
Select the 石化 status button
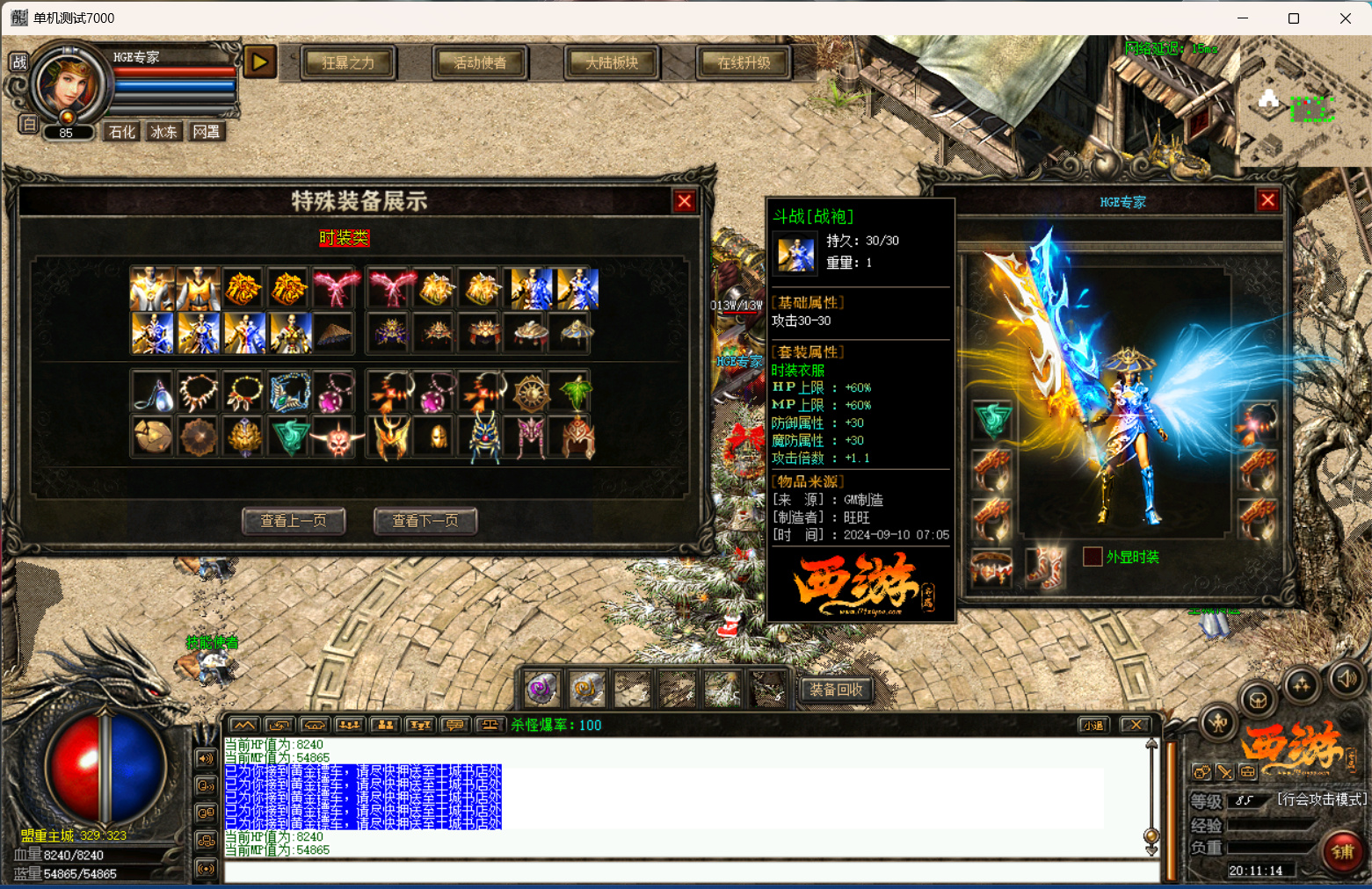[121, 132]
